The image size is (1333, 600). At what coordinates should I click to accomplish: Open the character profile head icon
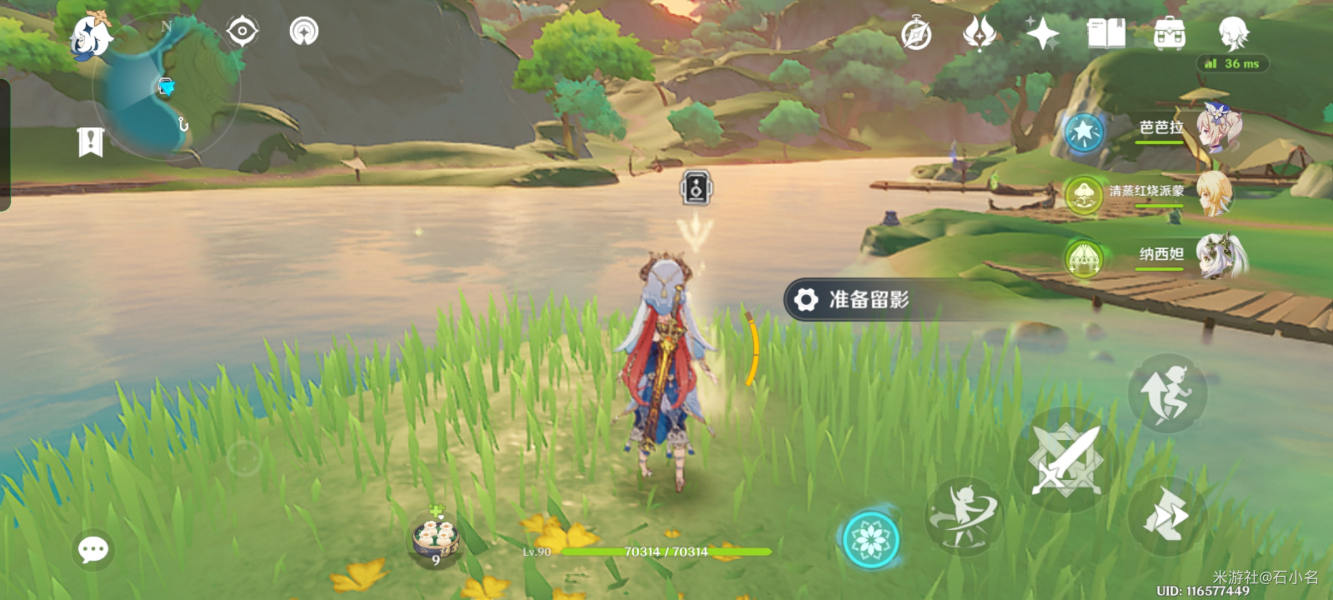[1233, 34]
